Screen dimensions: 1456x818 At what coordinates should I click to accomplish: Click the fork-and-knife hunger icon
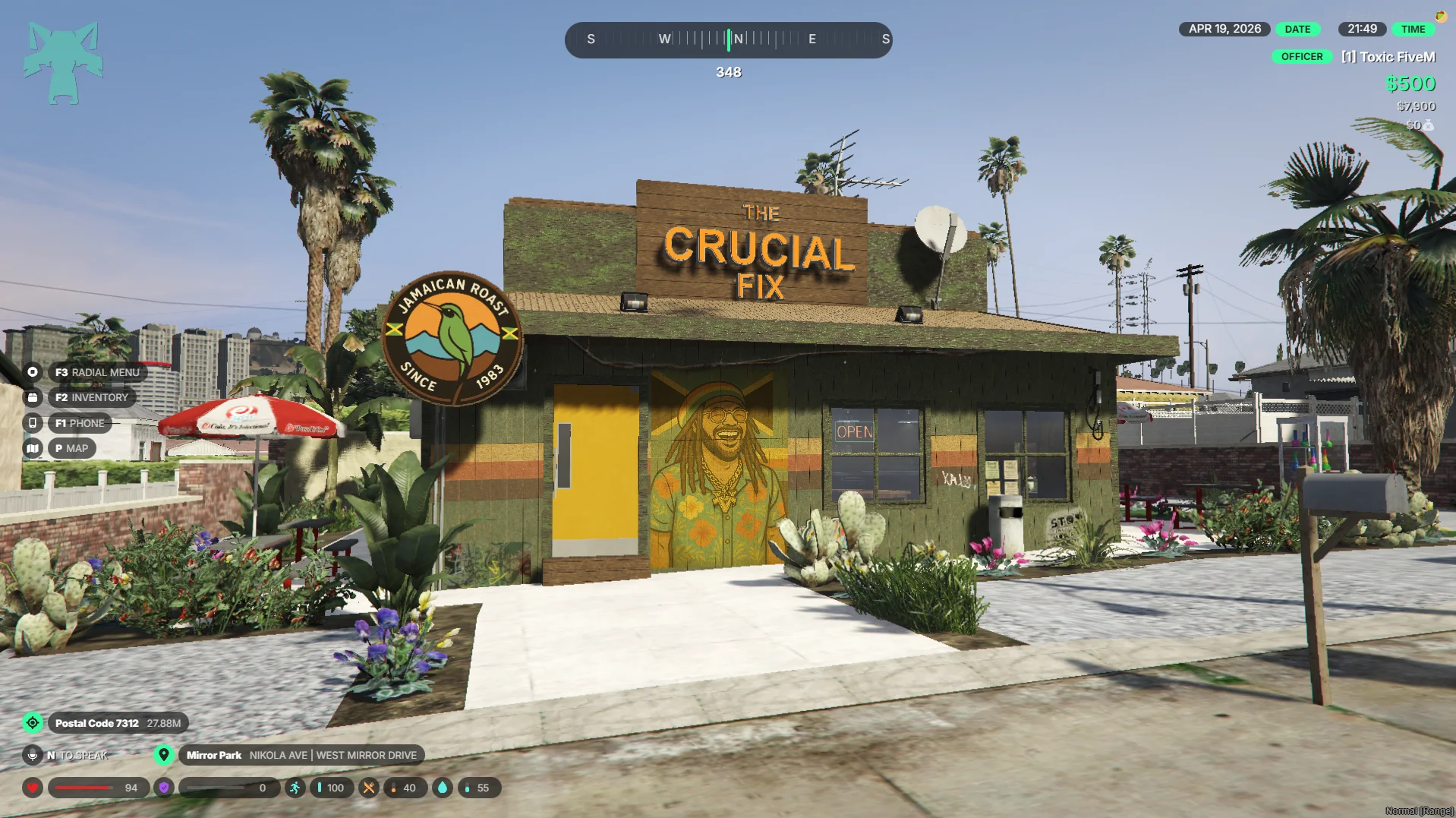pyautogui.click(x=368, y=788)
